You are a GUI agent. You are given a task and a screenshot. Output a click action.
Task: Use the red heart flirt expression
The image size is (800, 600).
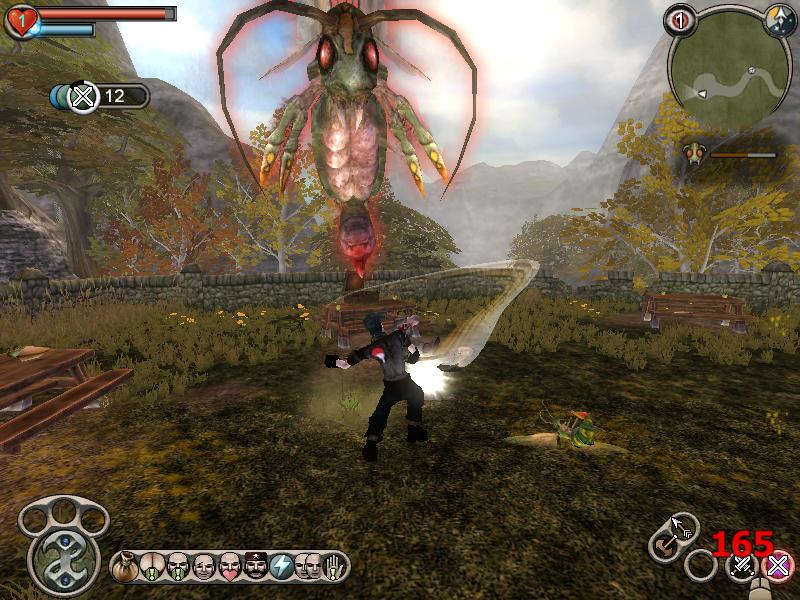[230, 566]
